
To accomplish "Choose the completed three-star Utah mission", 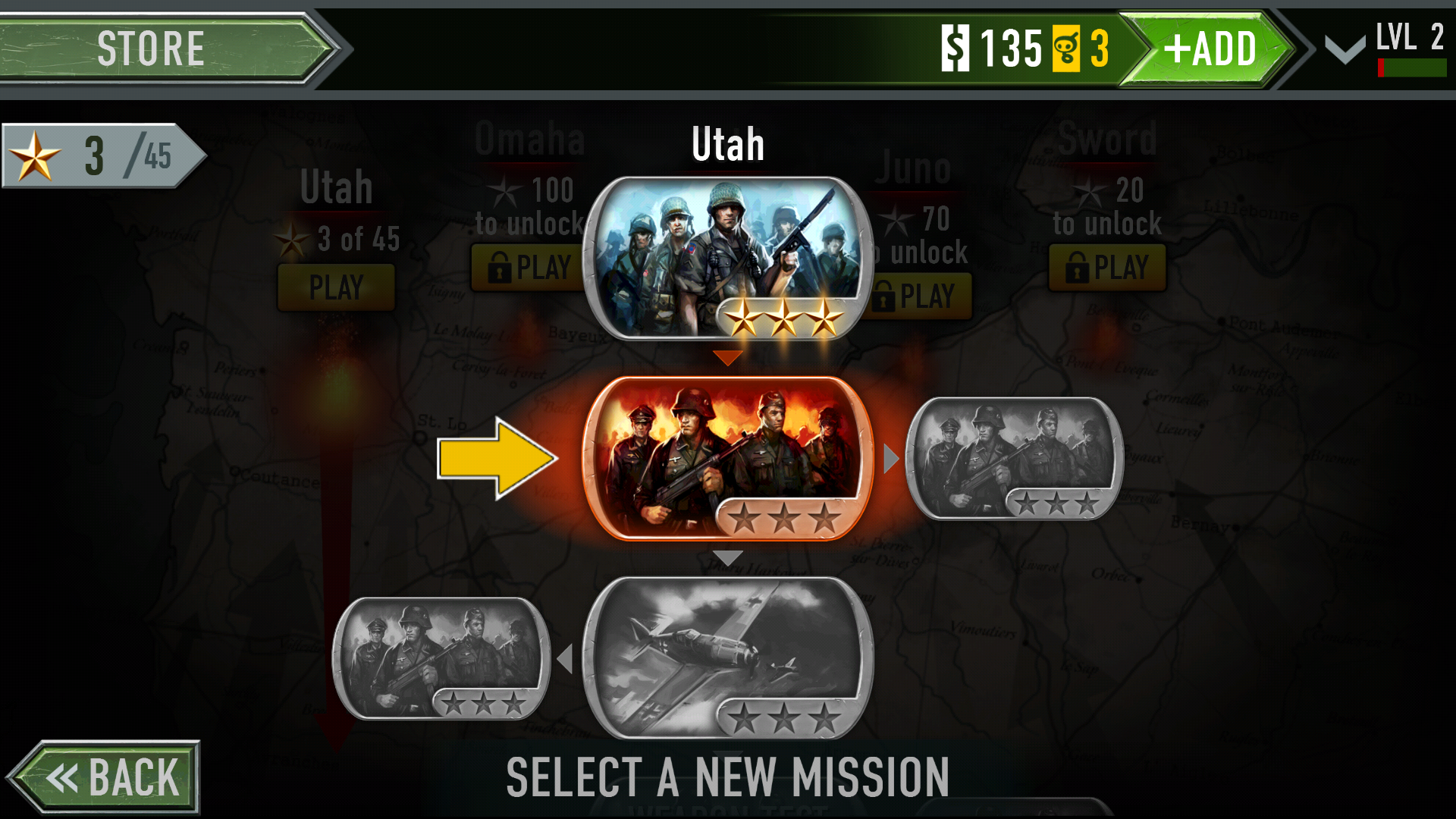I will point(726,258).
